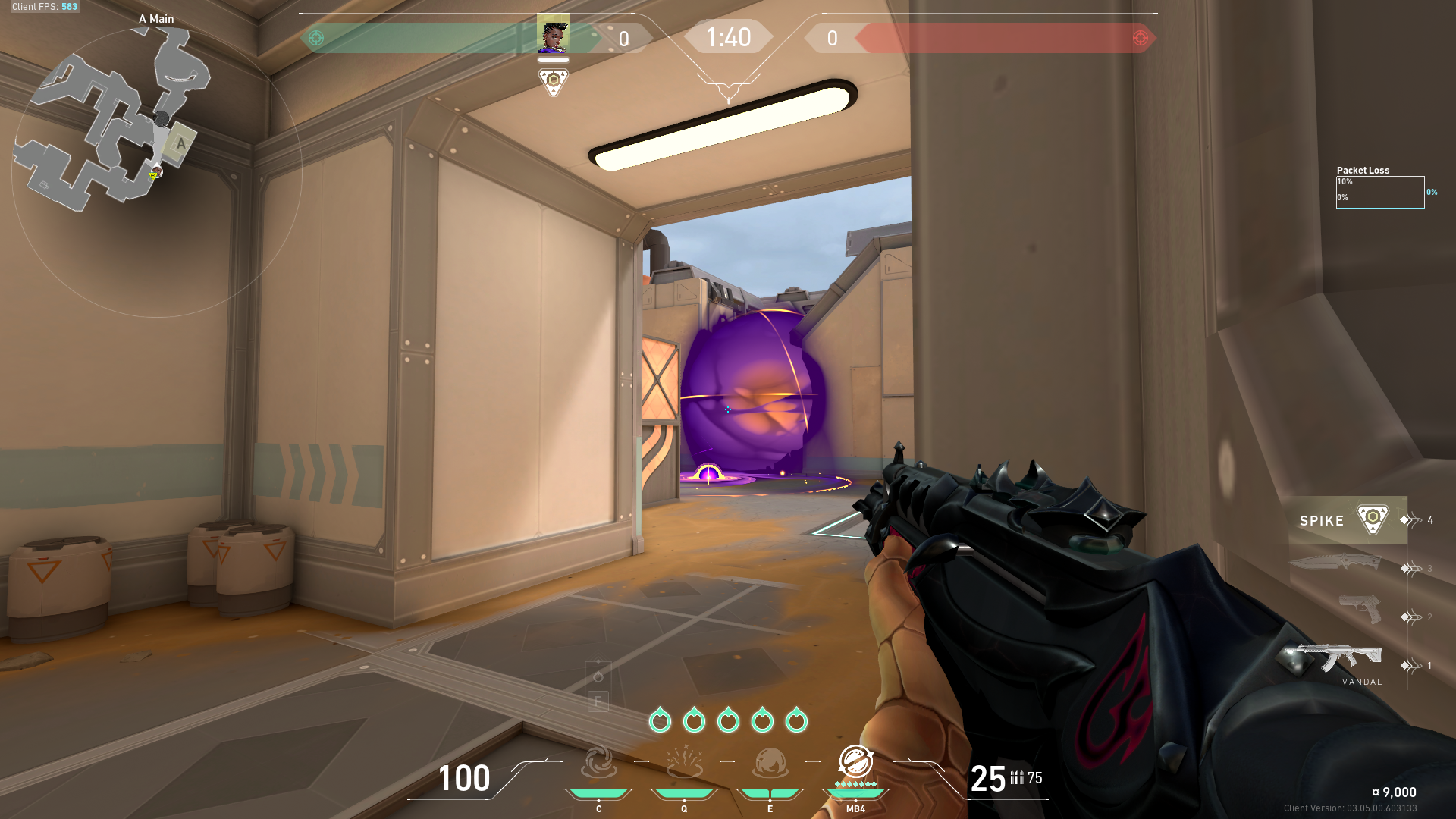This screenshot has height=819, width=1456.
Task: Click the red defender team icon
Action: tap(1140, 38)
